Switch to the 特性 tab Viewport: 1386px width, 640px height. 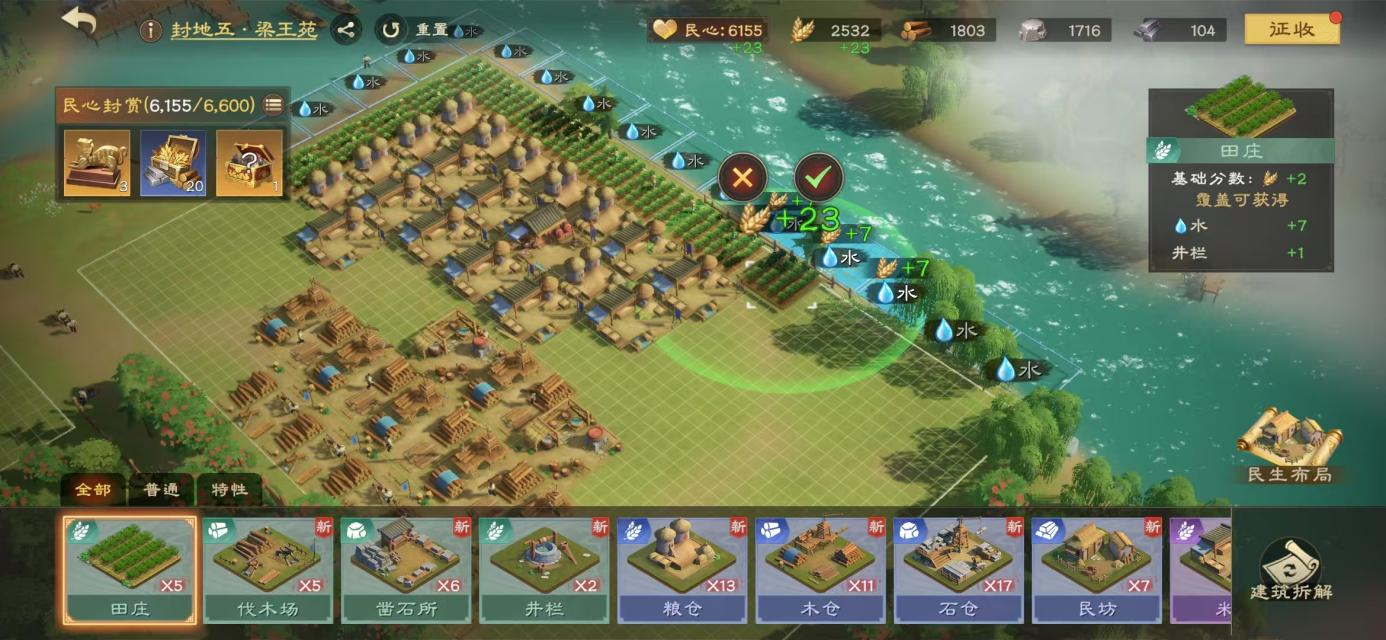(229, 490)
